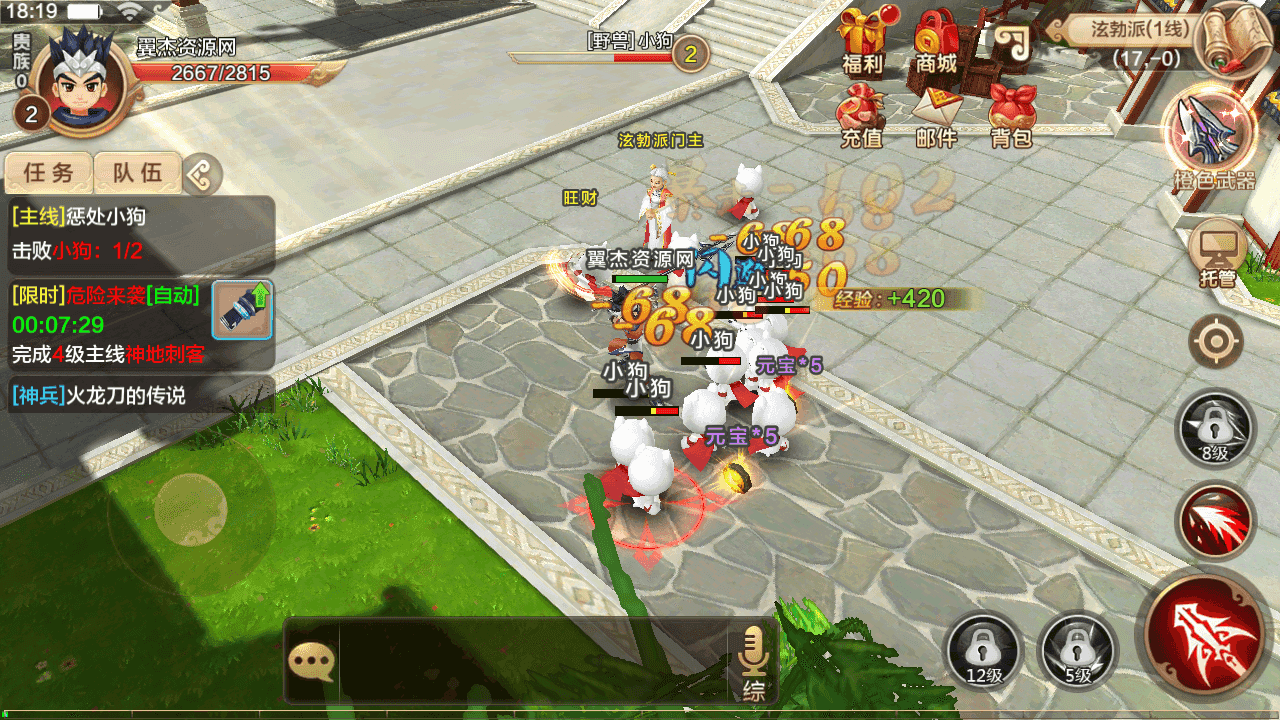Check the 邮件 mailbox
Image resolution: width=1280 pixels, height=720 pixels.
pos(936,115)
